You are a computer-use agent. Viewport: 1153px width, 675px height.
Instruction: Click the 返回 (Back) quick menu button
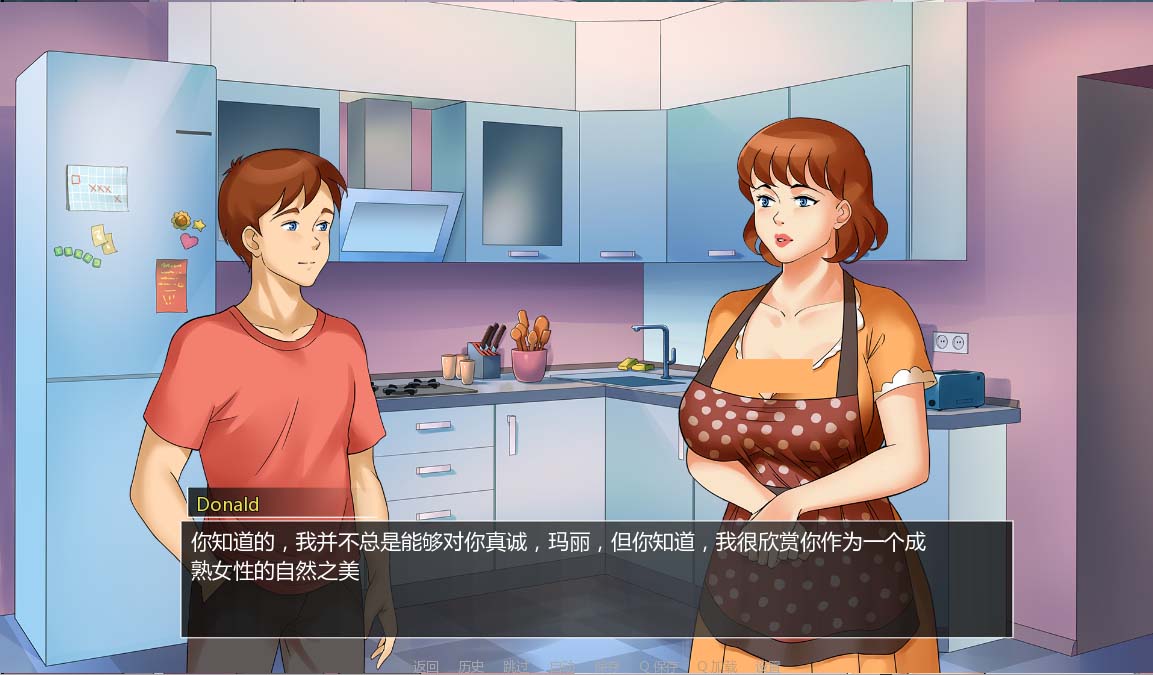[x=426, y=667]
